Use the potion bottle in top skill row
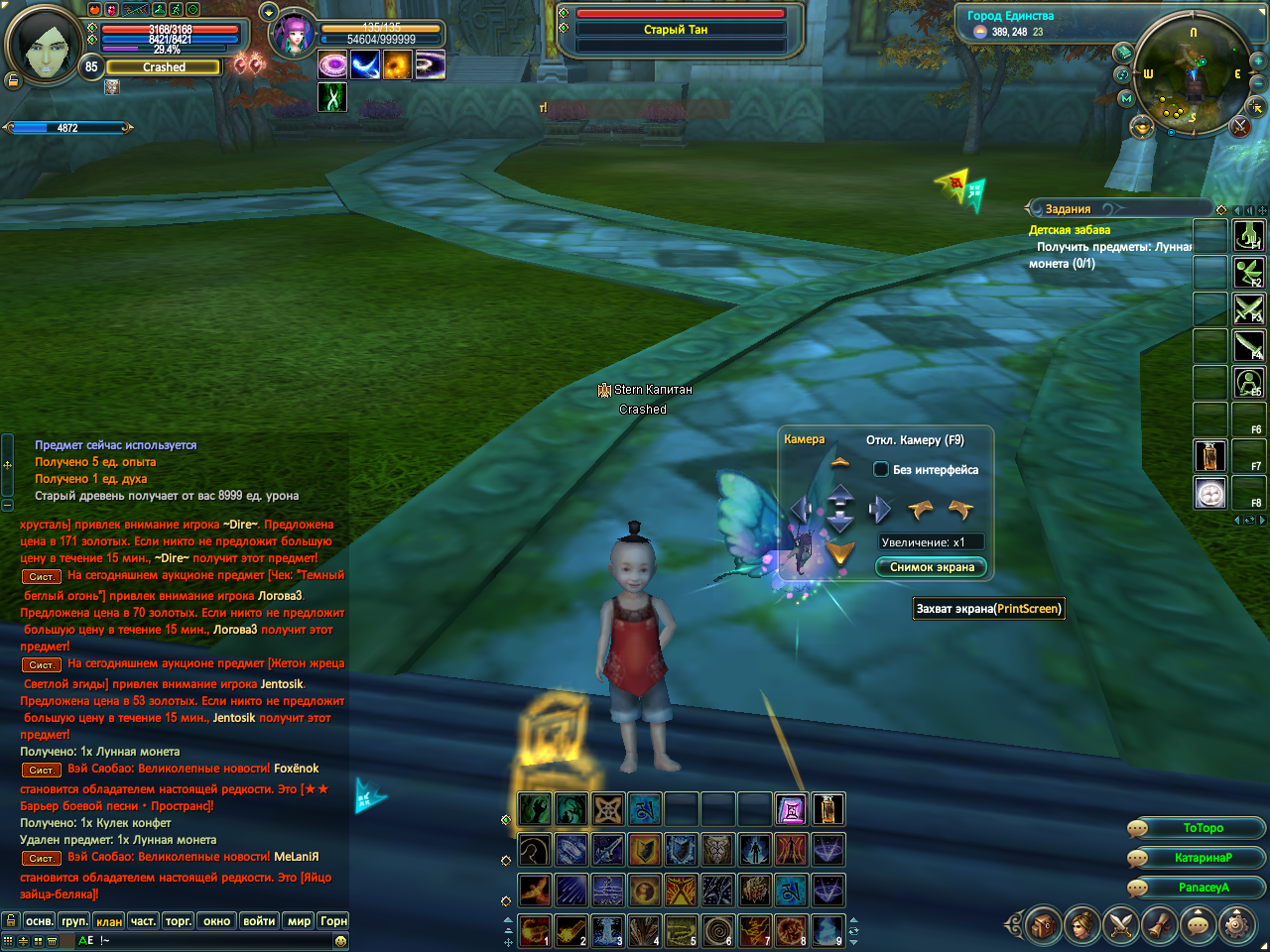The image size is (1270, 952). (x=828, y=810)
